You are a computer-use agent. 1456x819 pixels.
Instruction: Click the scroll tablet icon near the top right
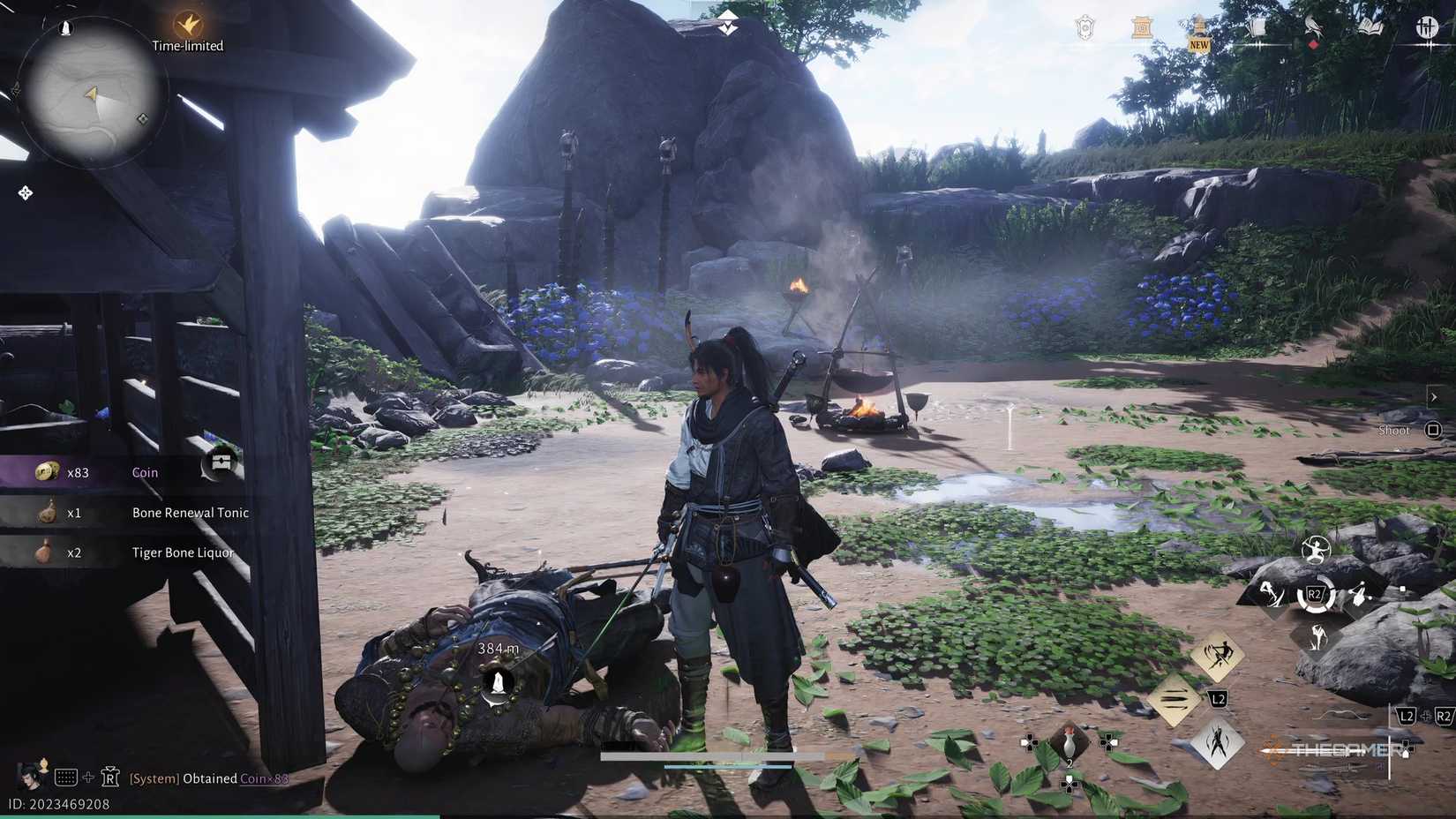click(1140, 27)
